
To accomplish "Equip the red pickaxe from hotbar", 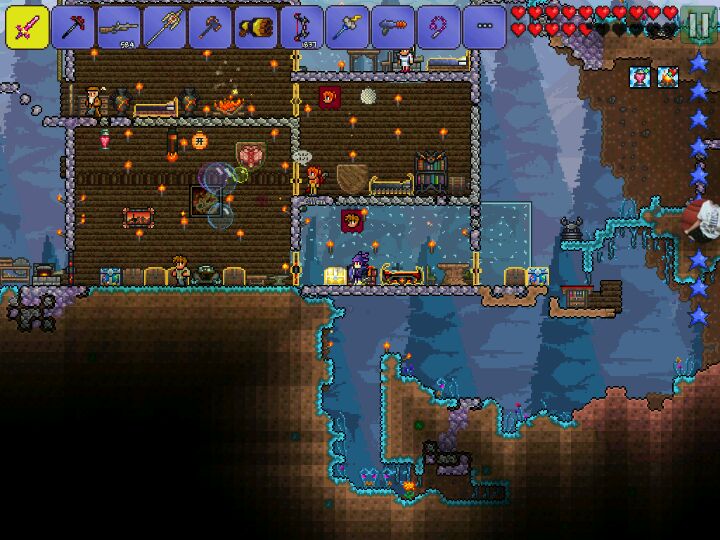I will (x=73, y=27).
